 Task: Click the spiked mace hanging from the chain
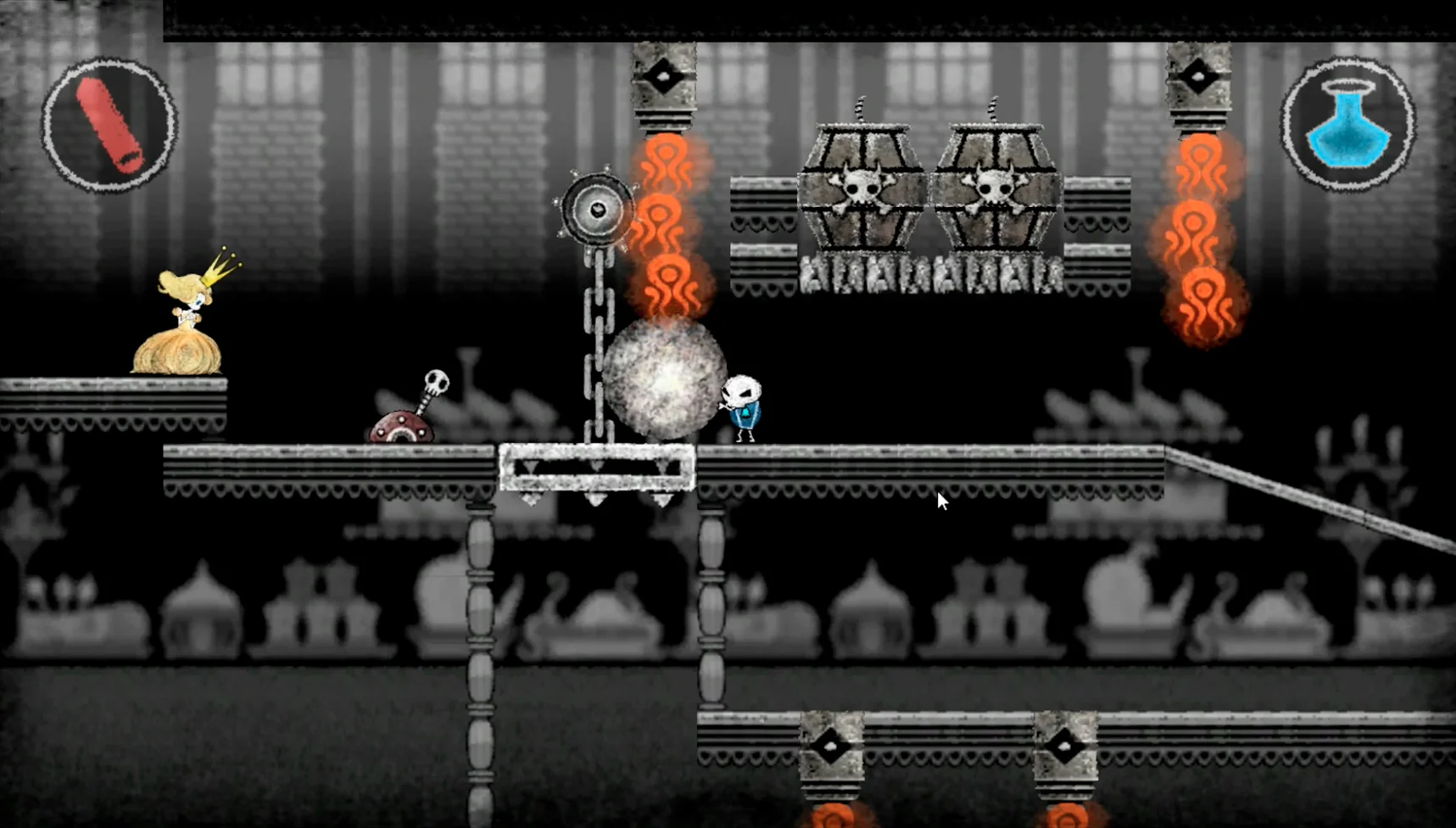pos(596,208)
